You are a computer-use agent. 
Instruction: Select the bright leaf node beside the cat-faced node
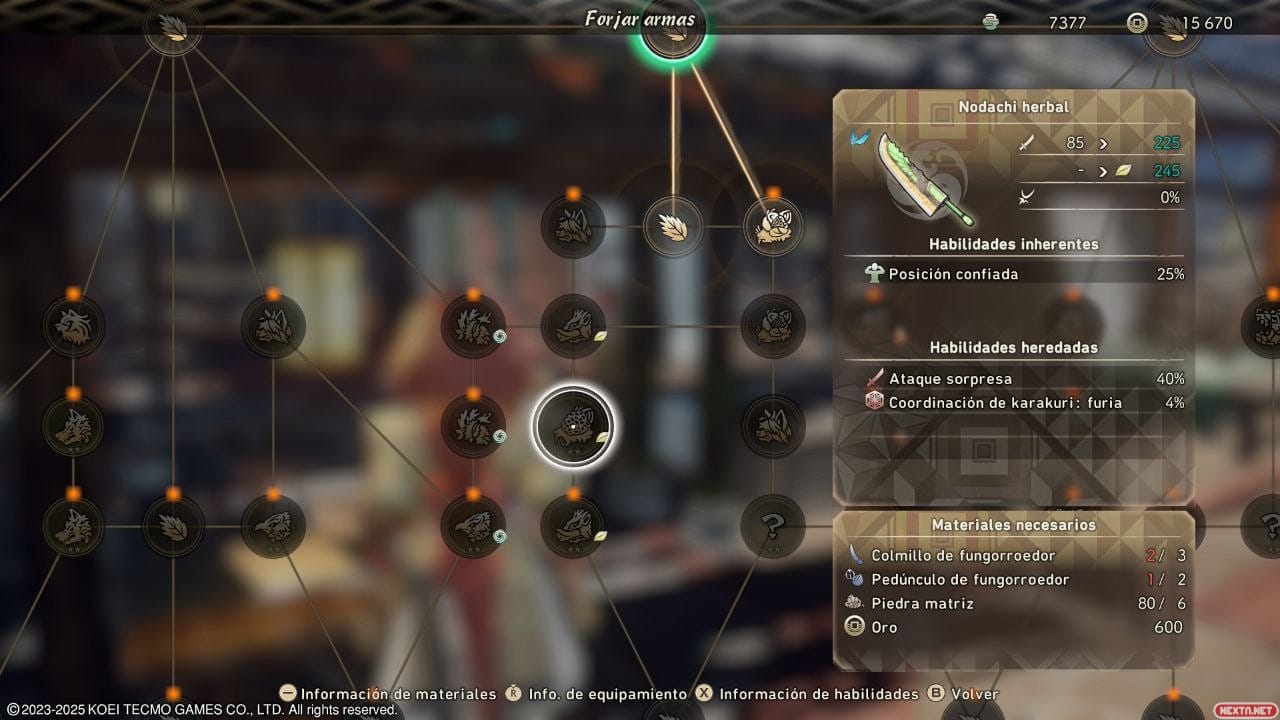(x=673, y=226)
